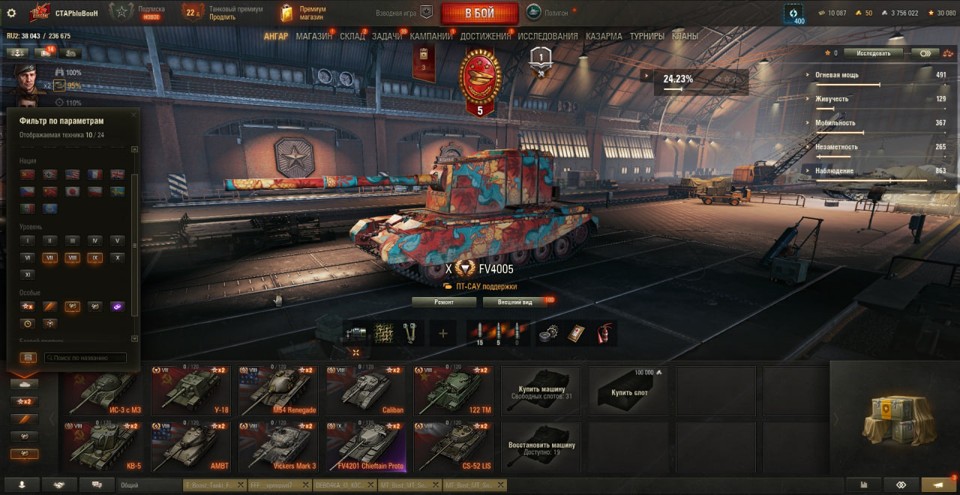Open the МАГАЗИН tab
Image resolution: width=960 pixels, height=495 pixels.
click(314, 36)
